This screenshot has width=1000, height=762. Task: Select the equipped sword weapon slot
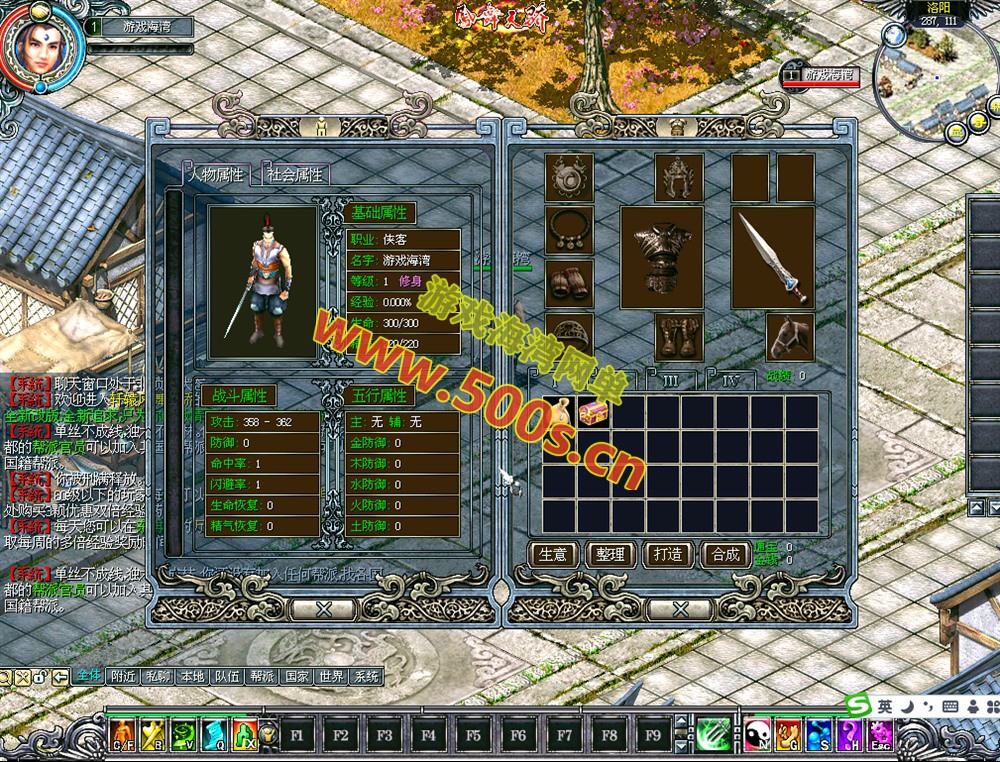click(x=772, y=257)
